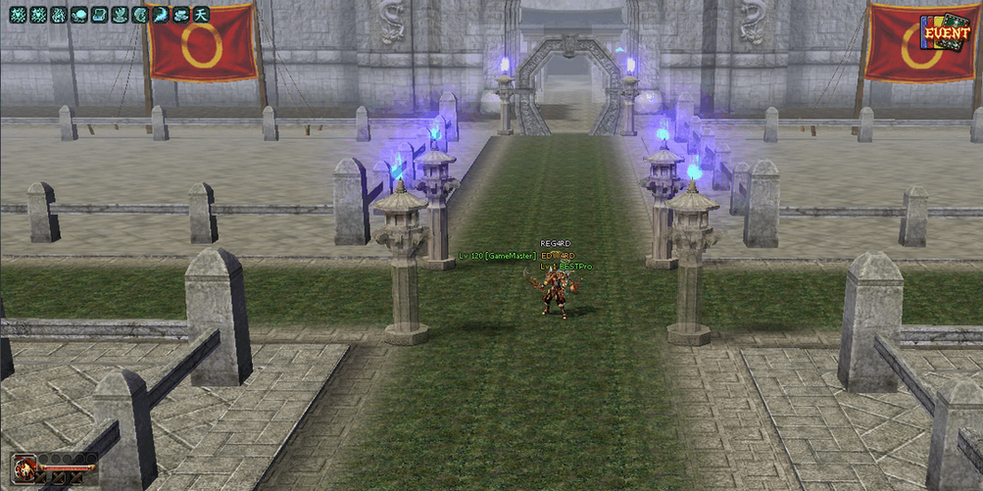Select the crescent dragon buff icon
Image resolution: width=983 pixels, height=491 pixels.
tap(160, 15)
